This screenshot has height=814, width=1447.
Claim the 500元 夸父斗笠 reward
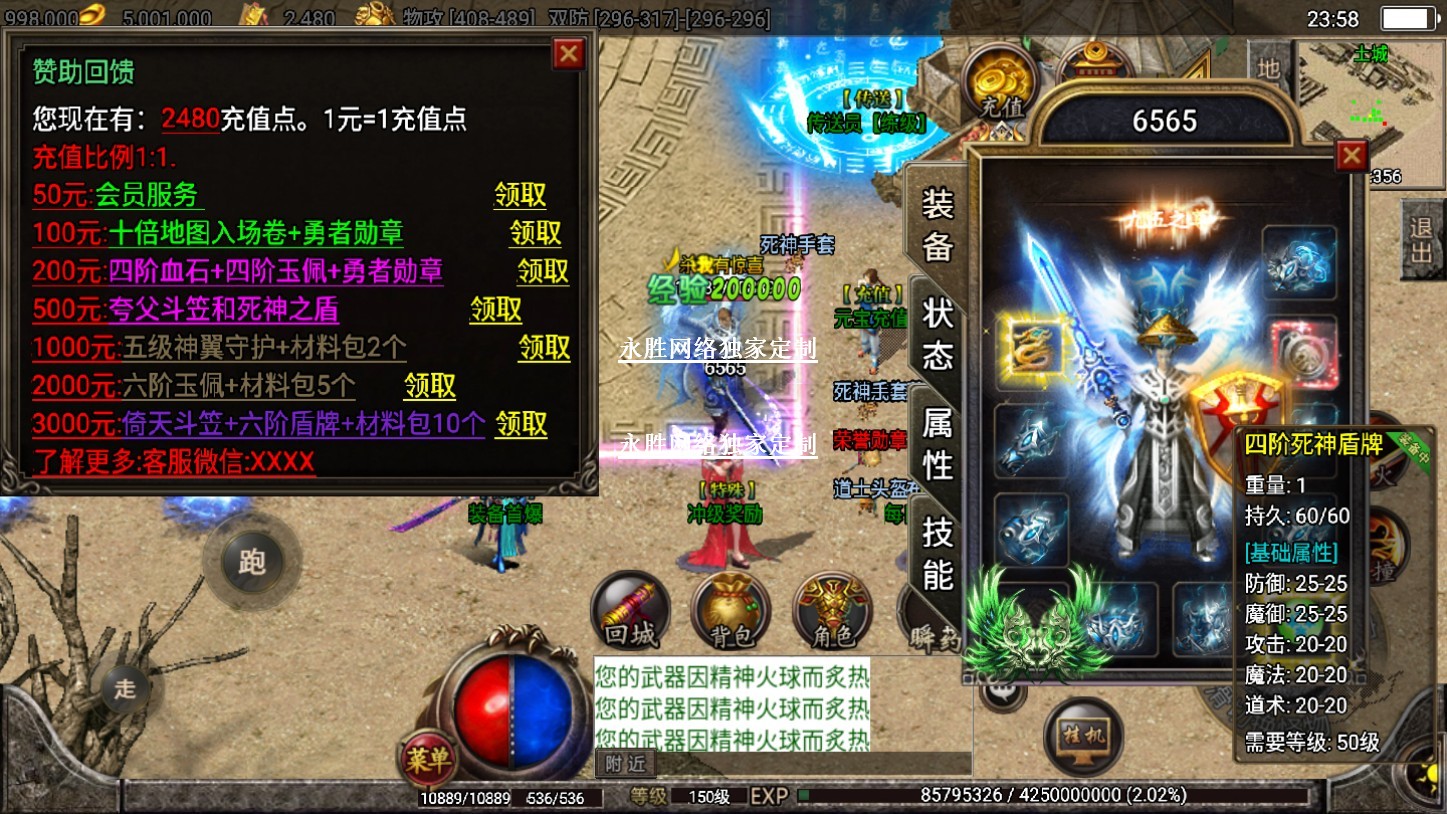496,309
